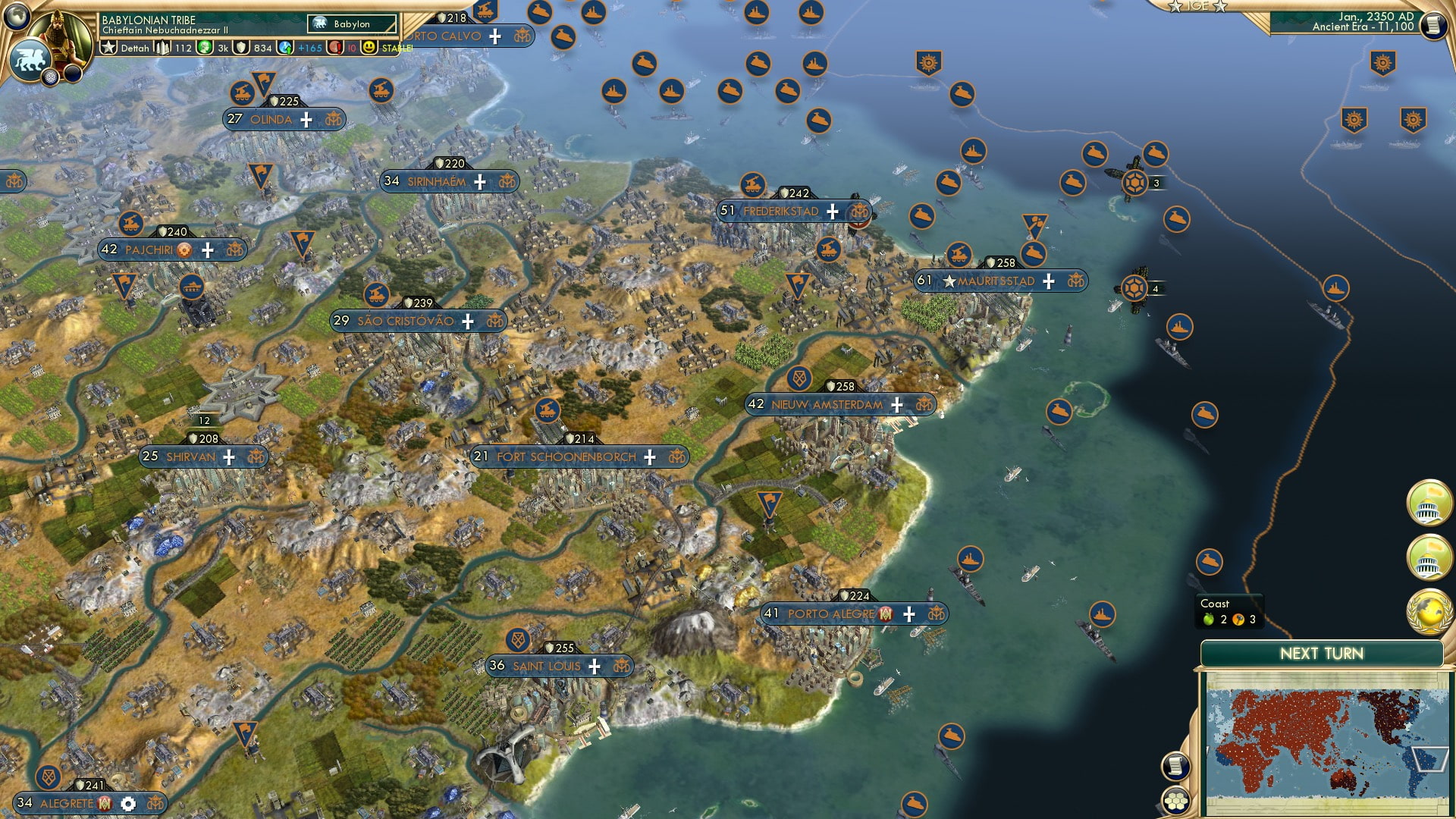The height and width of the screenshot is (819, 1456).
Task: Open the scroll icon left of minimap
Action: (x=1174, y=766)
